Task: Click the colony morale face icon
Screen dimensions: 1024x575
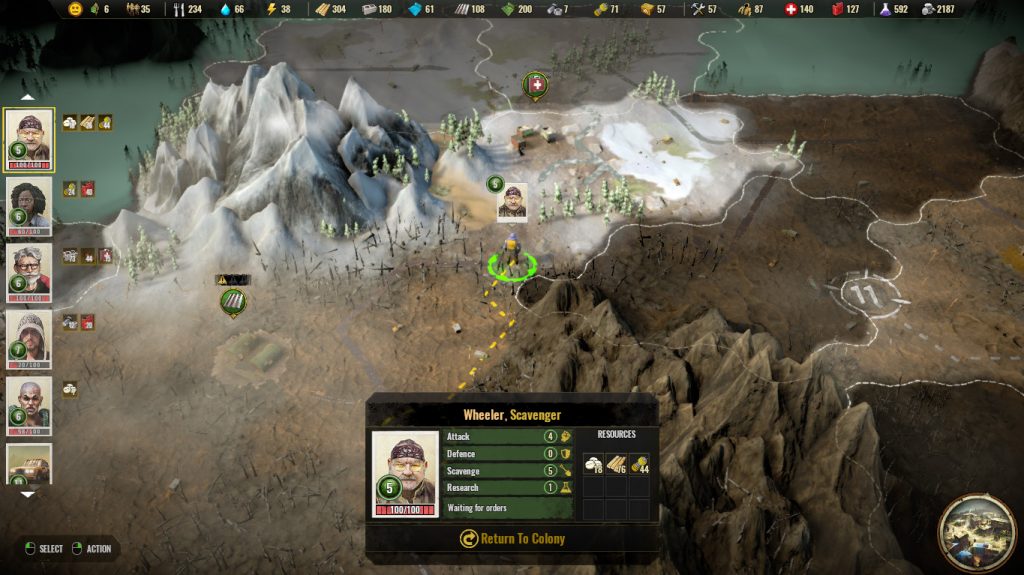Action: click(x=75, y=9)
